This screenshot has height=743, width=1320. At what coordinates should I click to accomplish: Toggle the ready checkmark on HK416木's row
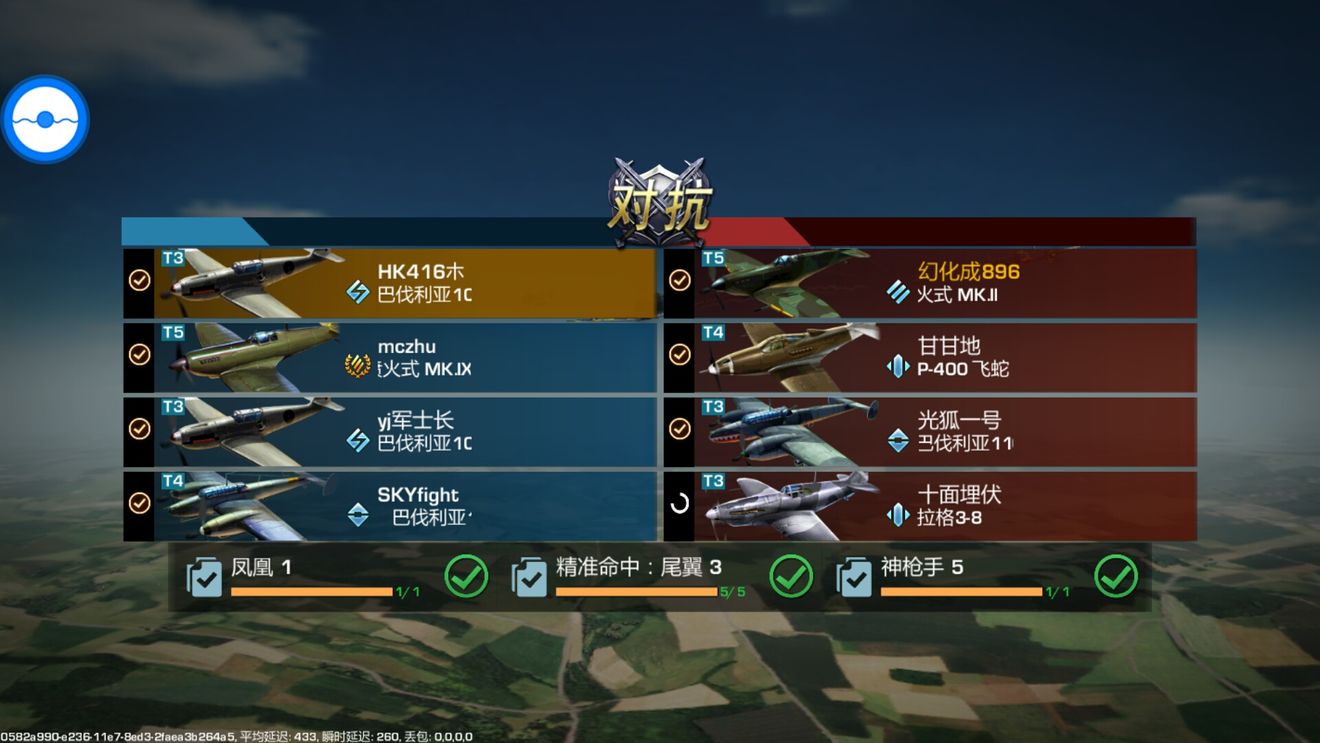pyautogui.click(x=138, y=280)
